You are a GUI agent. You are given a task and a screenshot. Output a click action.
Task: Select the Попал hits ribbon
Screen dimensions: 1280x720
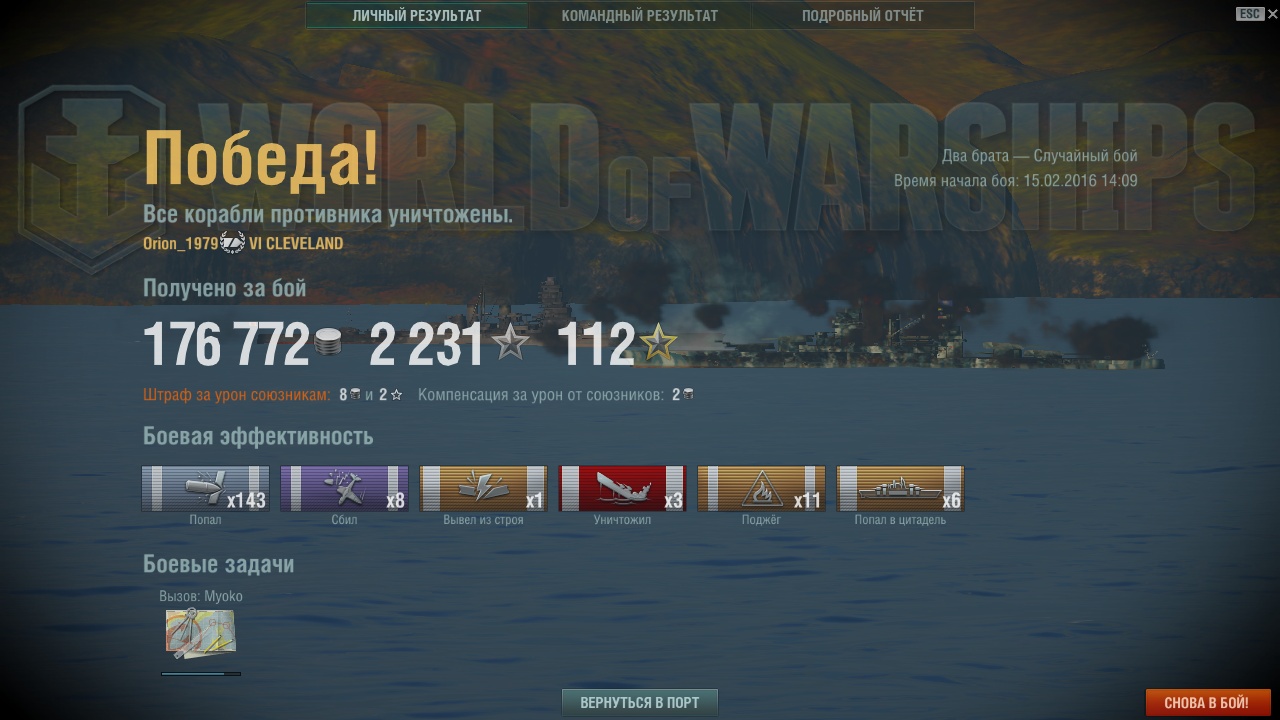pos(205,489)
